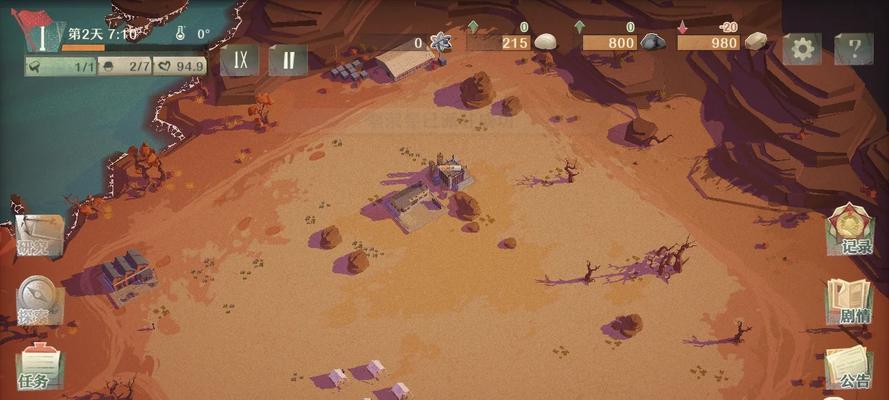Click the red flag level badge

tap(42, 30)
